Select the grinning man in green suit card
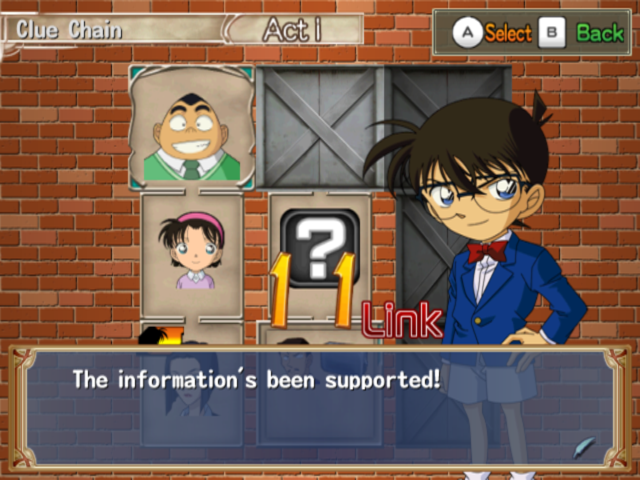 point(191,128)
